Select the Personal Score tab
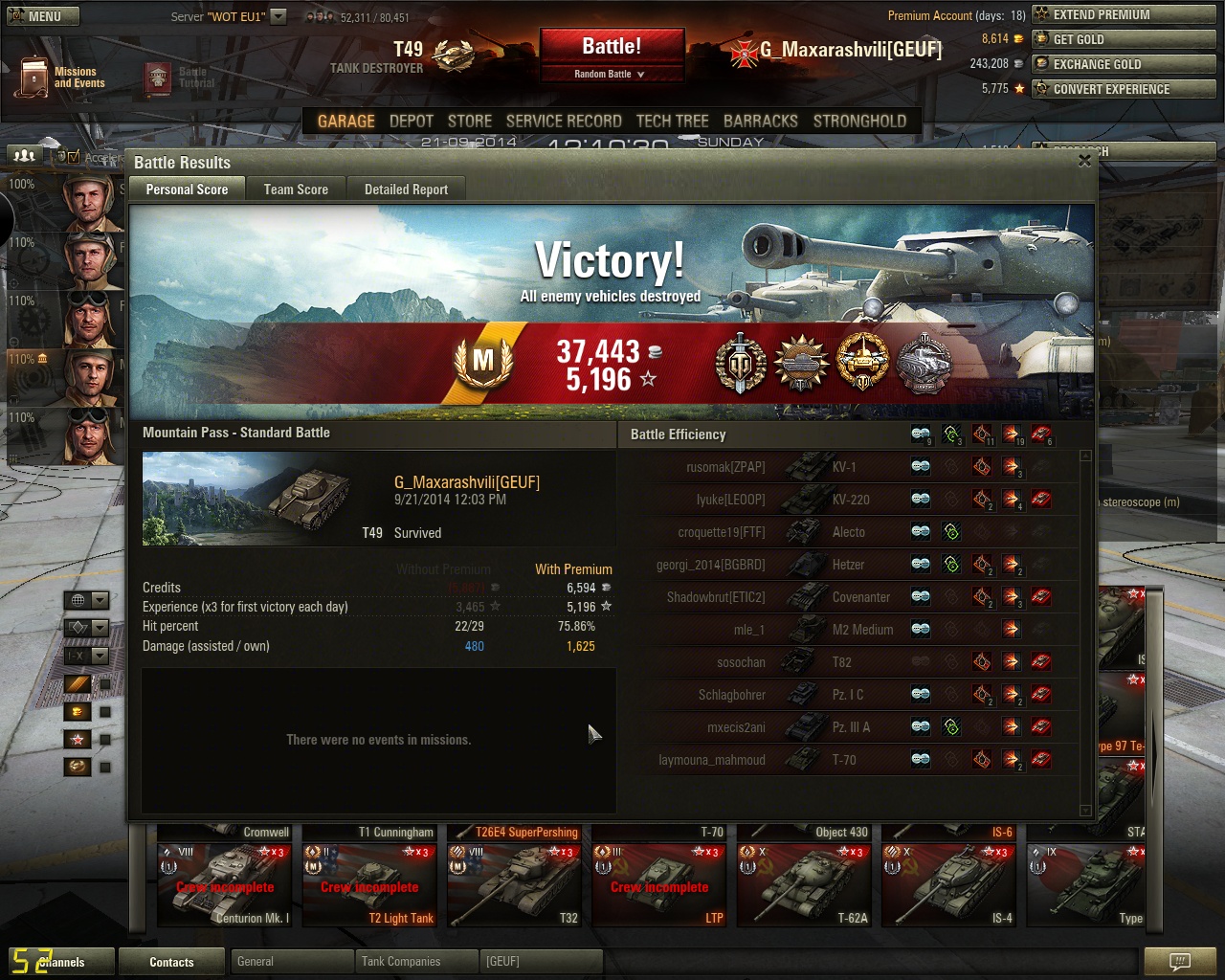The image size is (1225, 980). tap(187, 189)
